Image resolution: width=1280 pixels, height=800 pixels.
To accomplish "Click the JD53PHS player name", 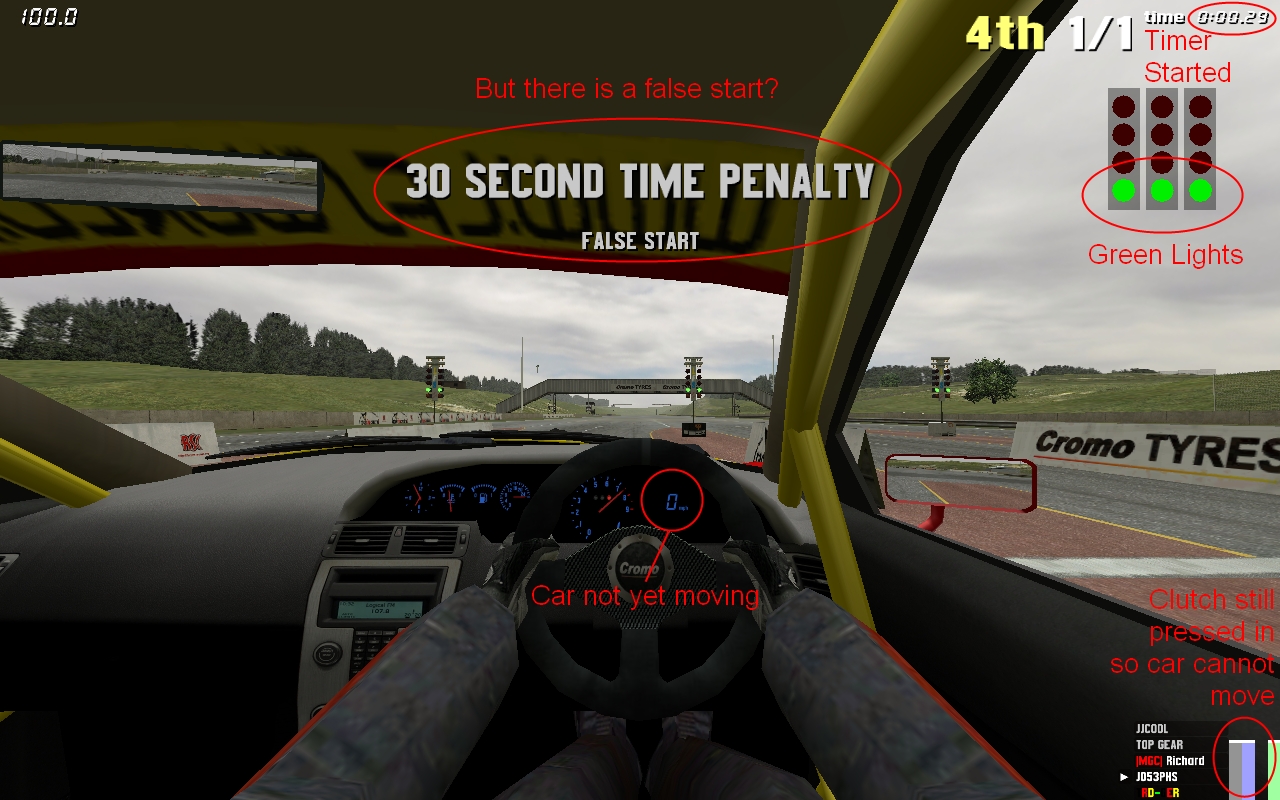I will point(1157,777).
